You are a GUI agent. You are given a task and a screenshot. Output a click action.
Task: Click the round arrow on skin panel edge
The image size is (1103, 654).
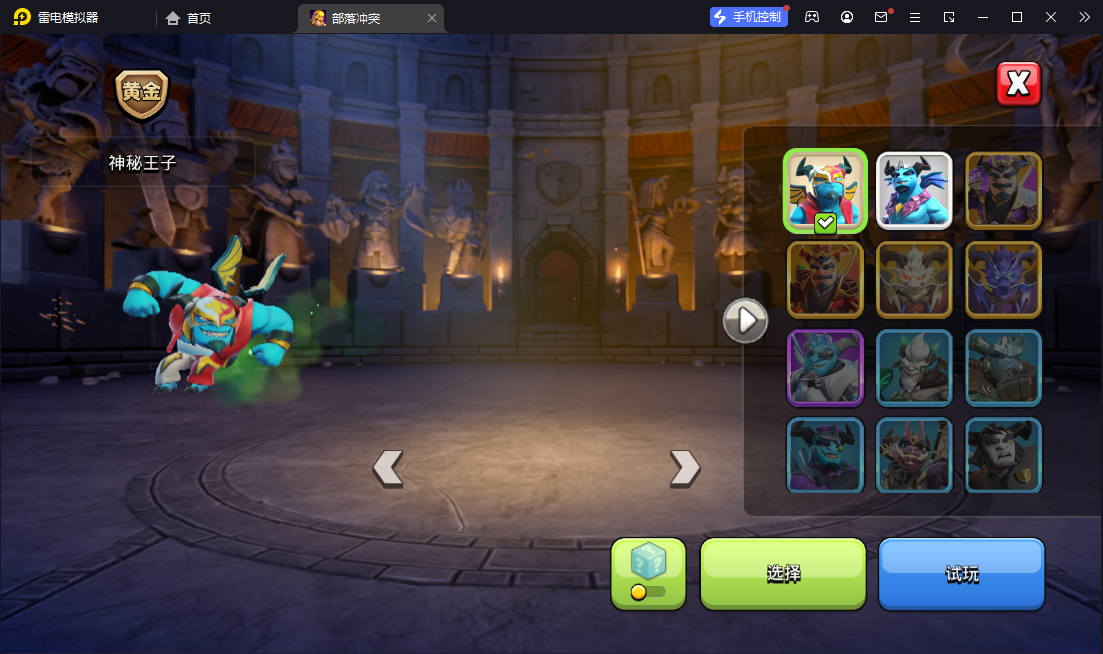coord(745,321)
